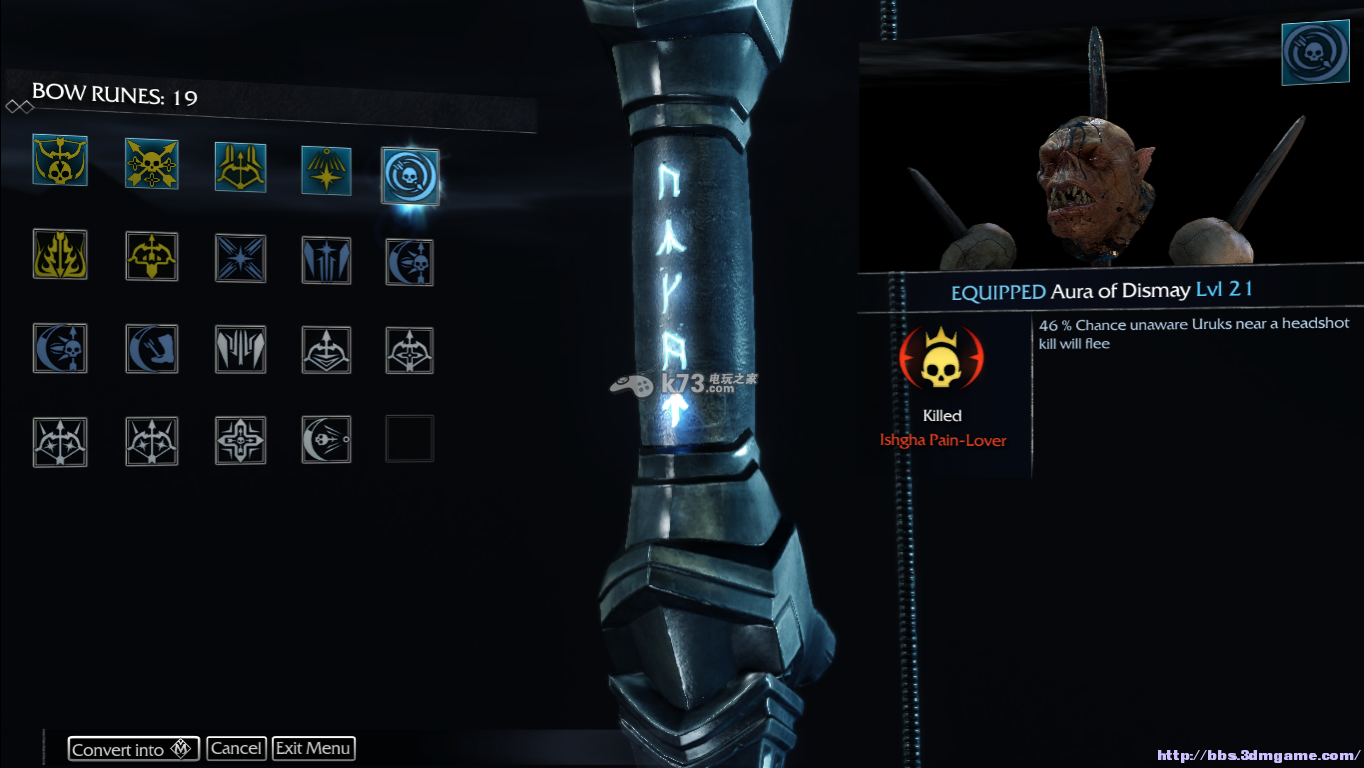Pick the golden flaming arrow rune
The image size is (1364, 768).
(60, 255)
